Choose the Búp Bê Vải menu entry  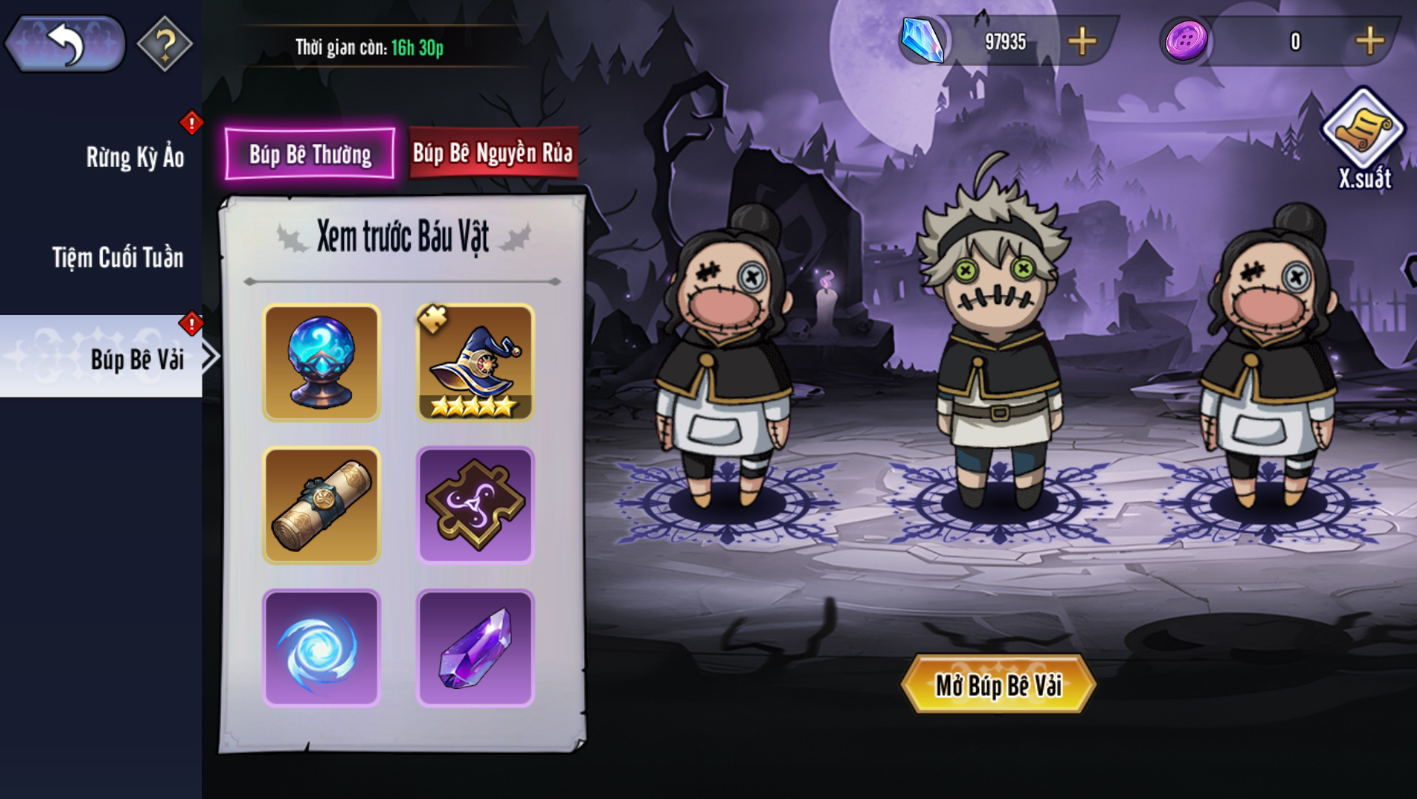[136, 358]
